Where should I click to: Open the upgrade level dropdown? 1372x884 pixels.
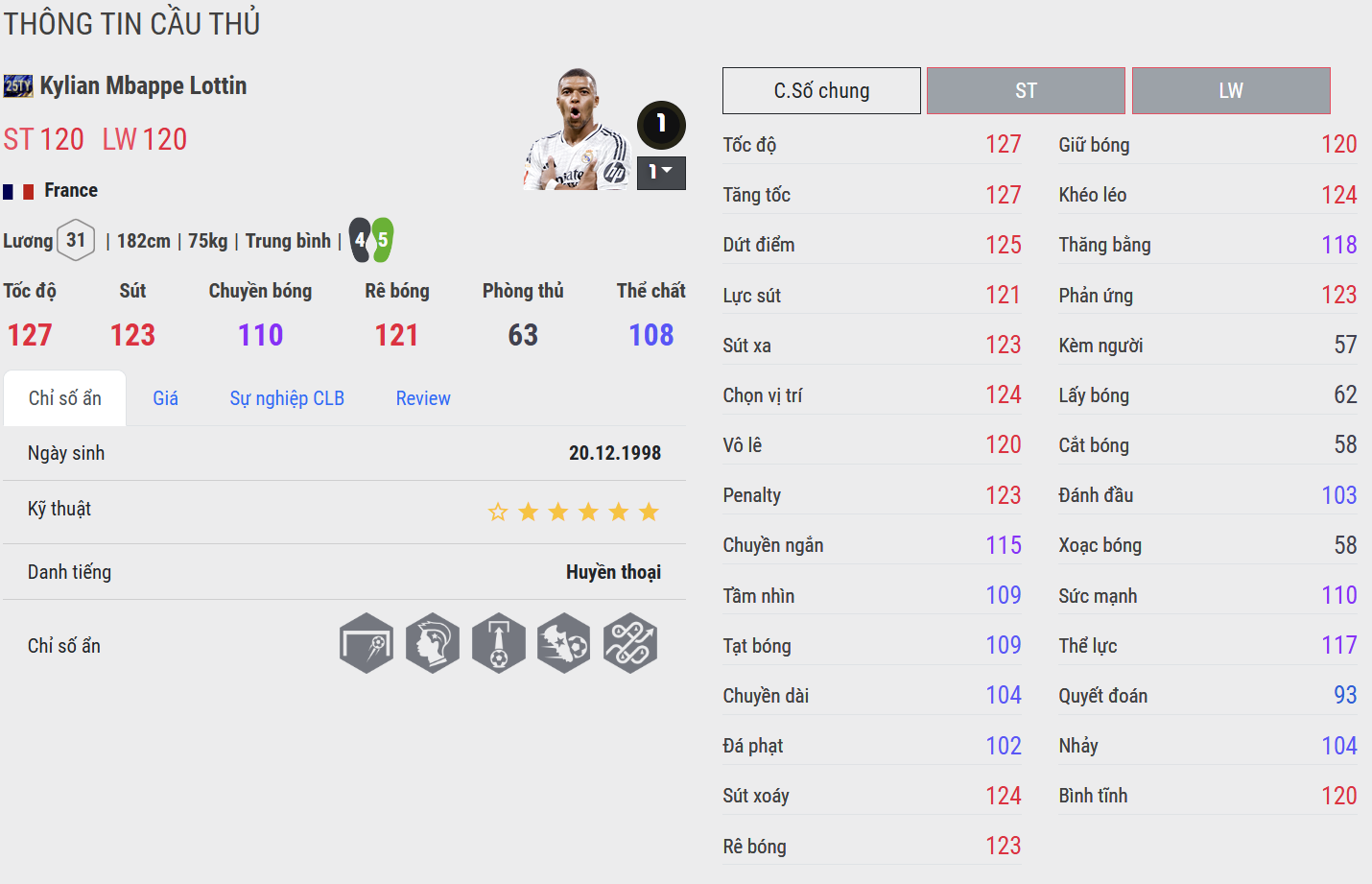point(661,173)
